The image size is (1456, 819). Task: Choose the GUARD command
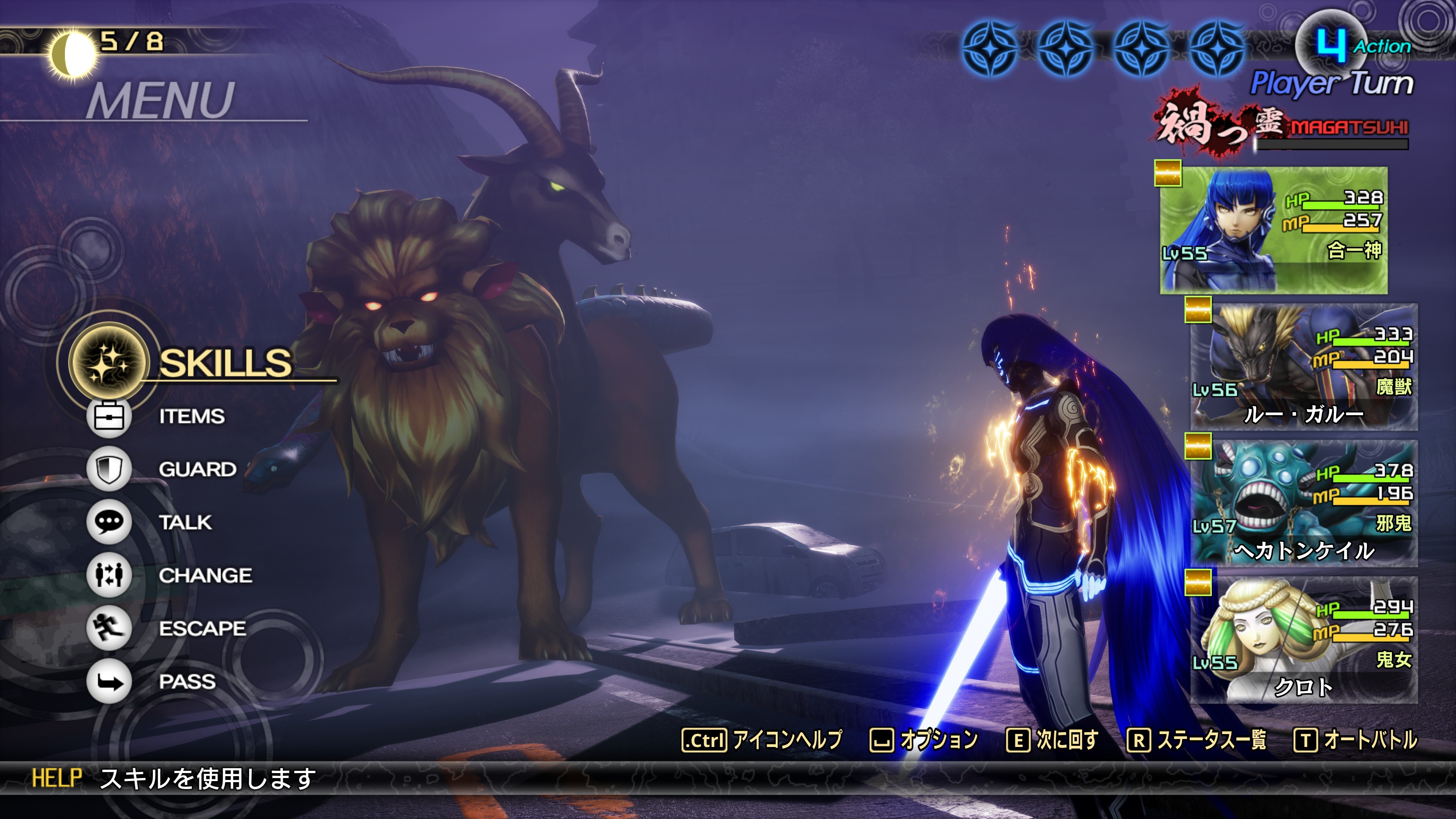[x=197, y=469]
